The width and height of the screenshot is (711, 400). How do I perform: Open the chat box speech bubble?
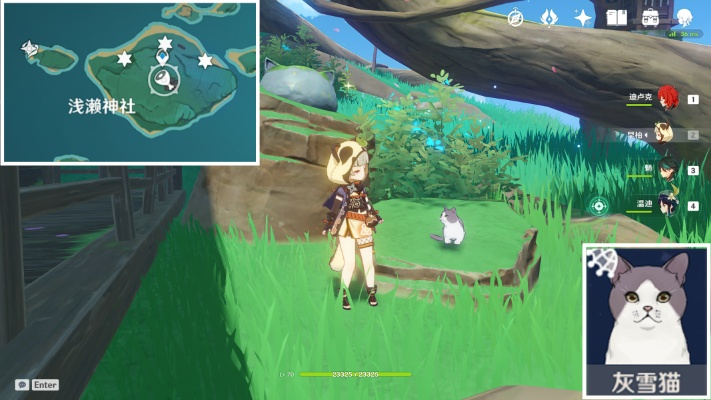(22, 384)
